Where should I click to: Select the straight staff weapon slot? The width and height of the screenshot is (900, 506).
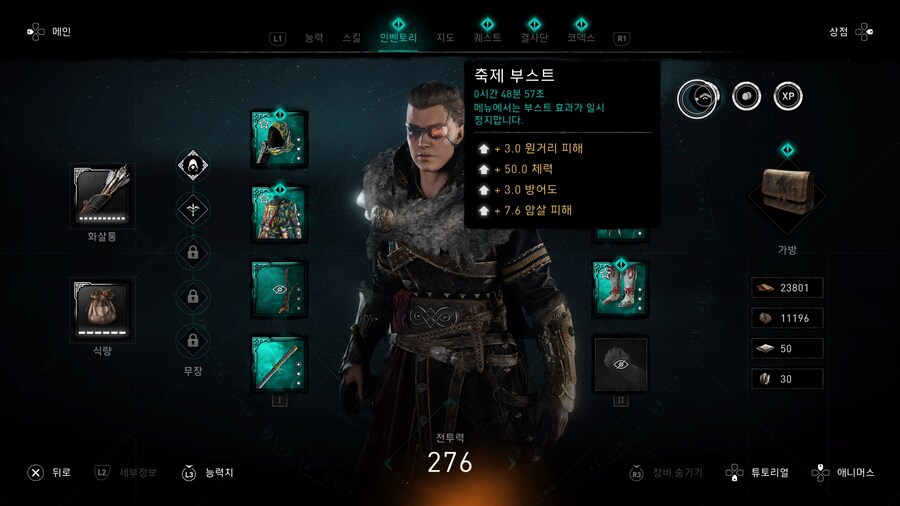click(x=279, y=363)
